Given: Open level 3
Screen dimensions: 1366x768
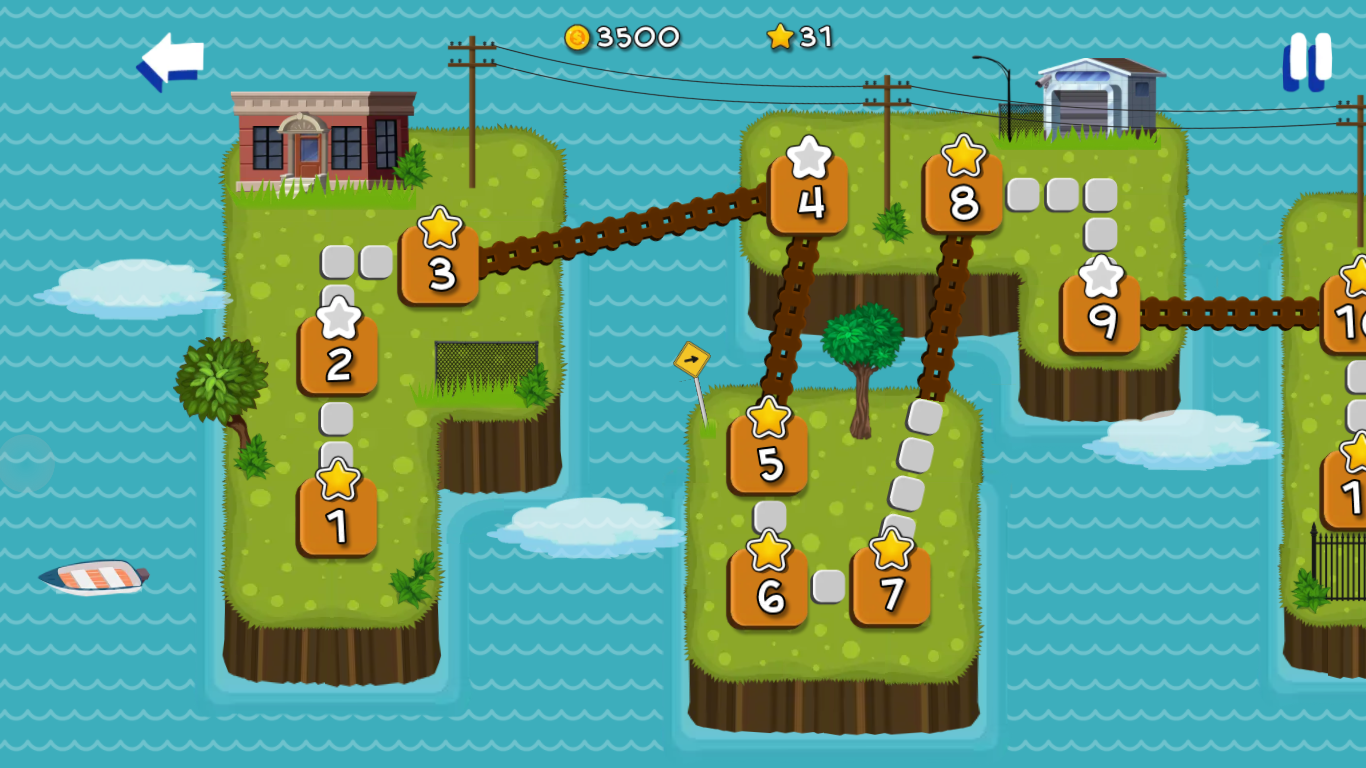Looking at the screenshot, I should (440, 267).
